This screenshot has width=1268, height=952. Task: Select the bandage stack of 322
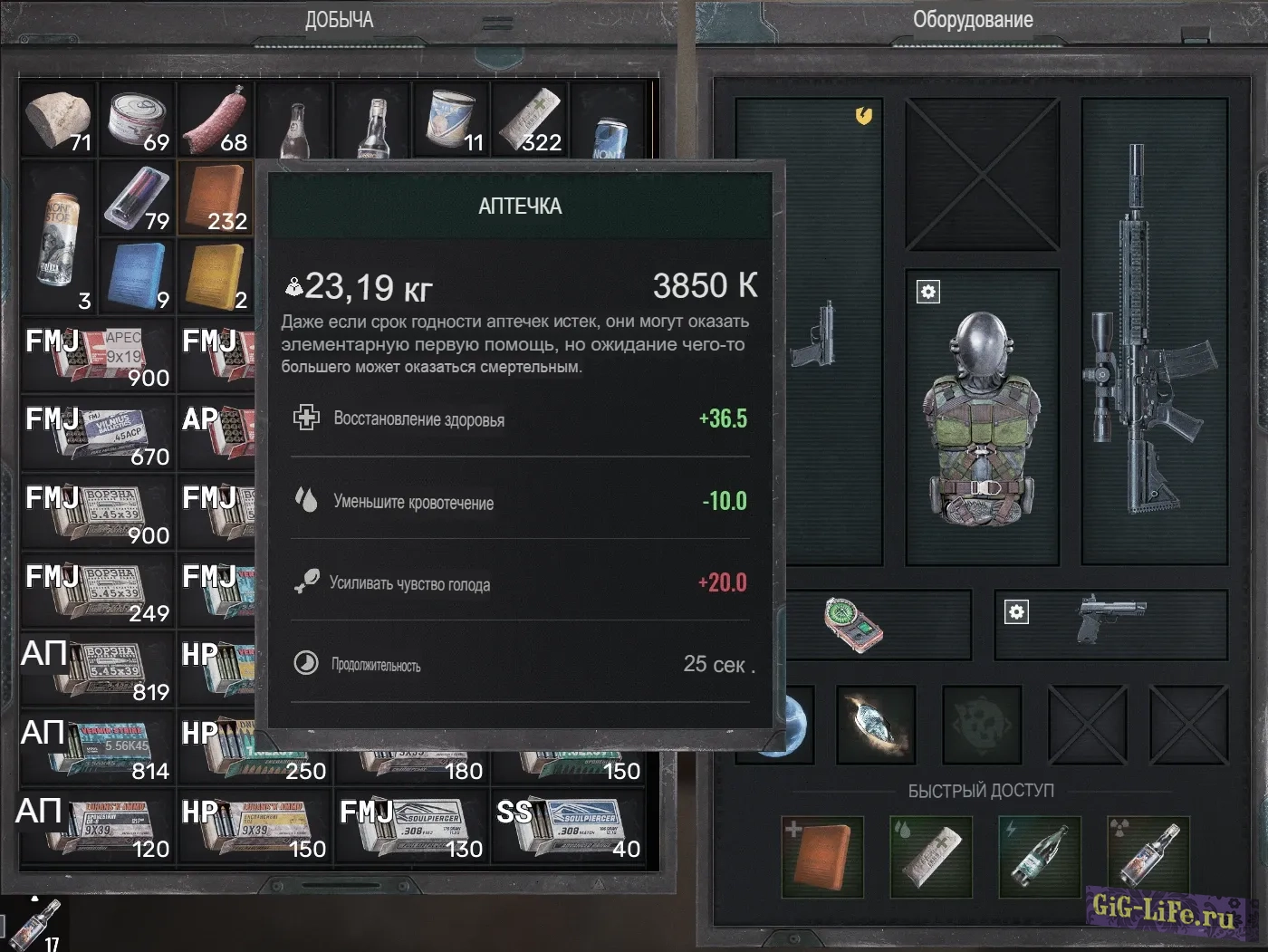(x=530, y=120)
